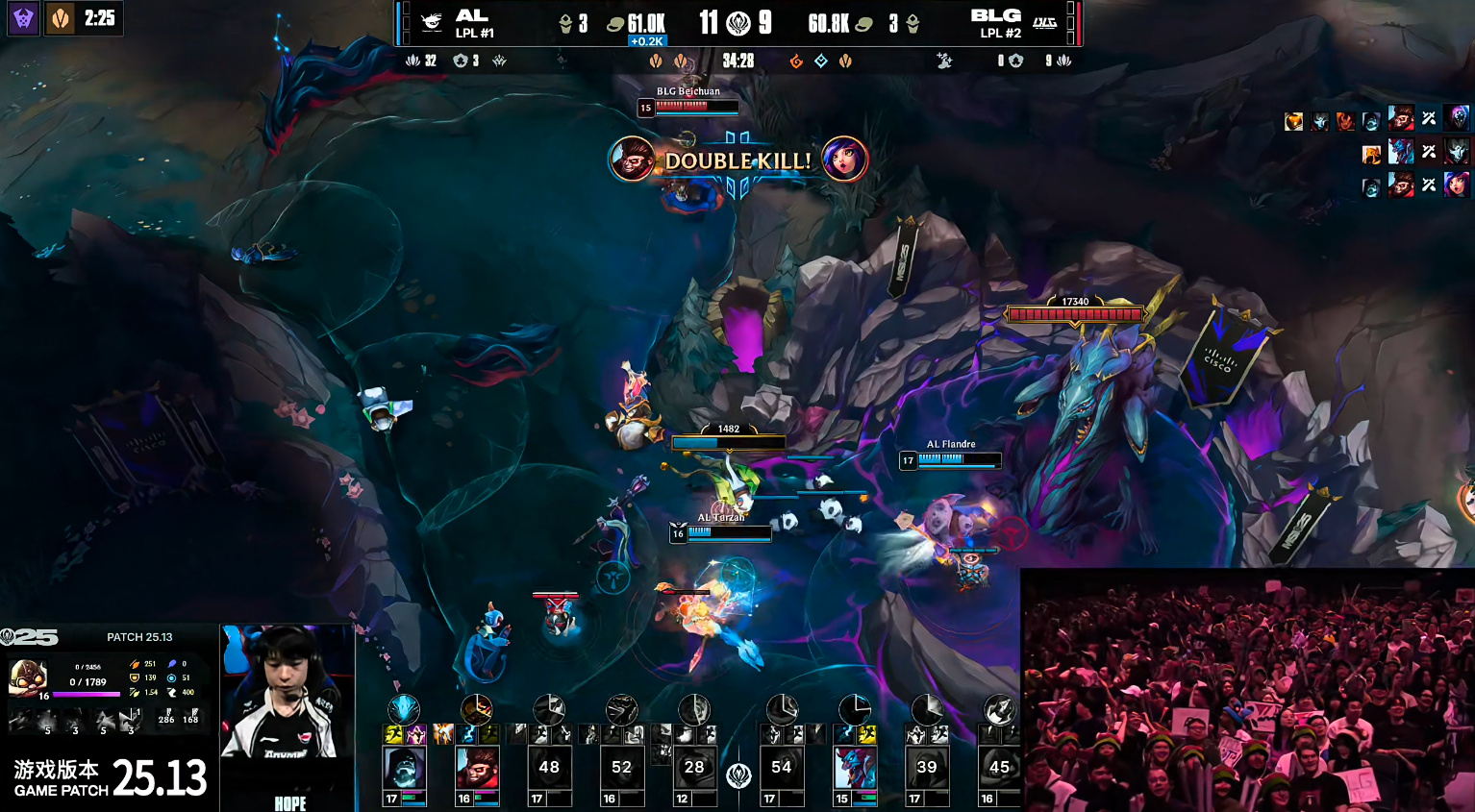
Task: Select the Trundle portrait in the kill feed
Action: [x=1401, y=152]
